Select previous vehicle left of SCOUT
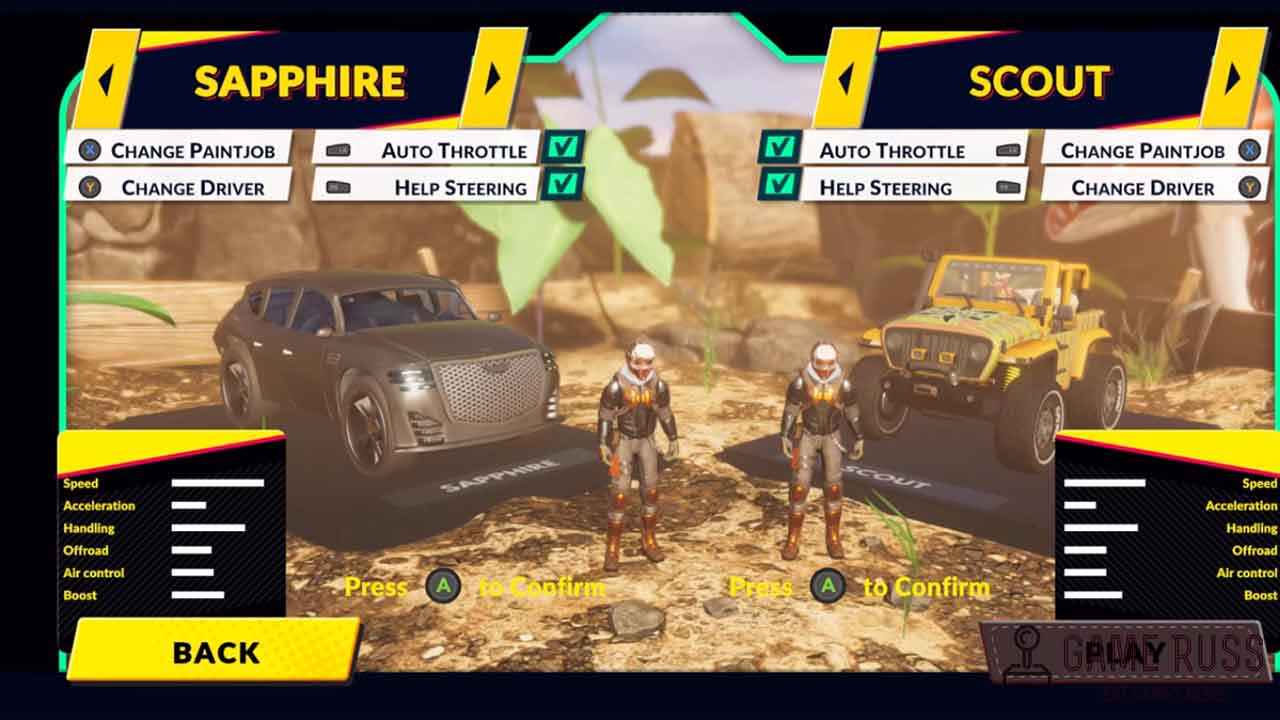The width and height of the screenshot is (1280, 720). pyautogui.click(x=846, y=79)
